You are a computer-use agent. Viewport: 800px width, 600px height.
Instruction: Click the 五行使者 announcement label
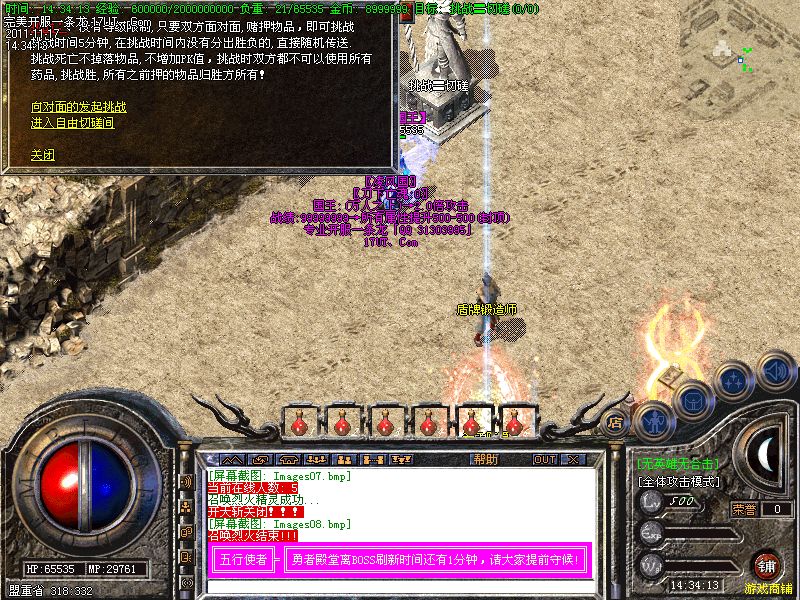tap(242, 560)
